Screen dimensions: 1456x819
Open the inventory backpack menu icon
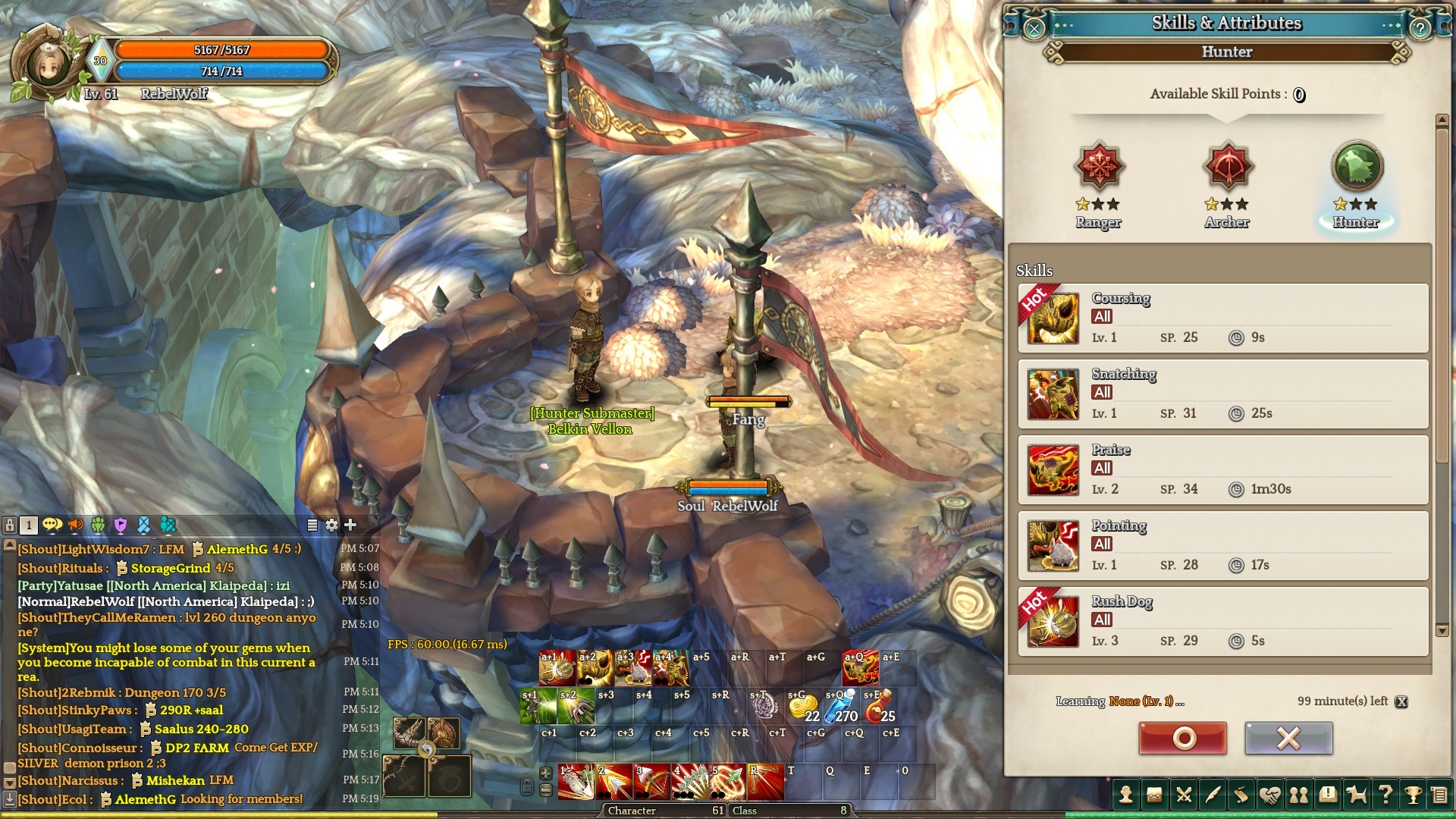coord(1154,795)
